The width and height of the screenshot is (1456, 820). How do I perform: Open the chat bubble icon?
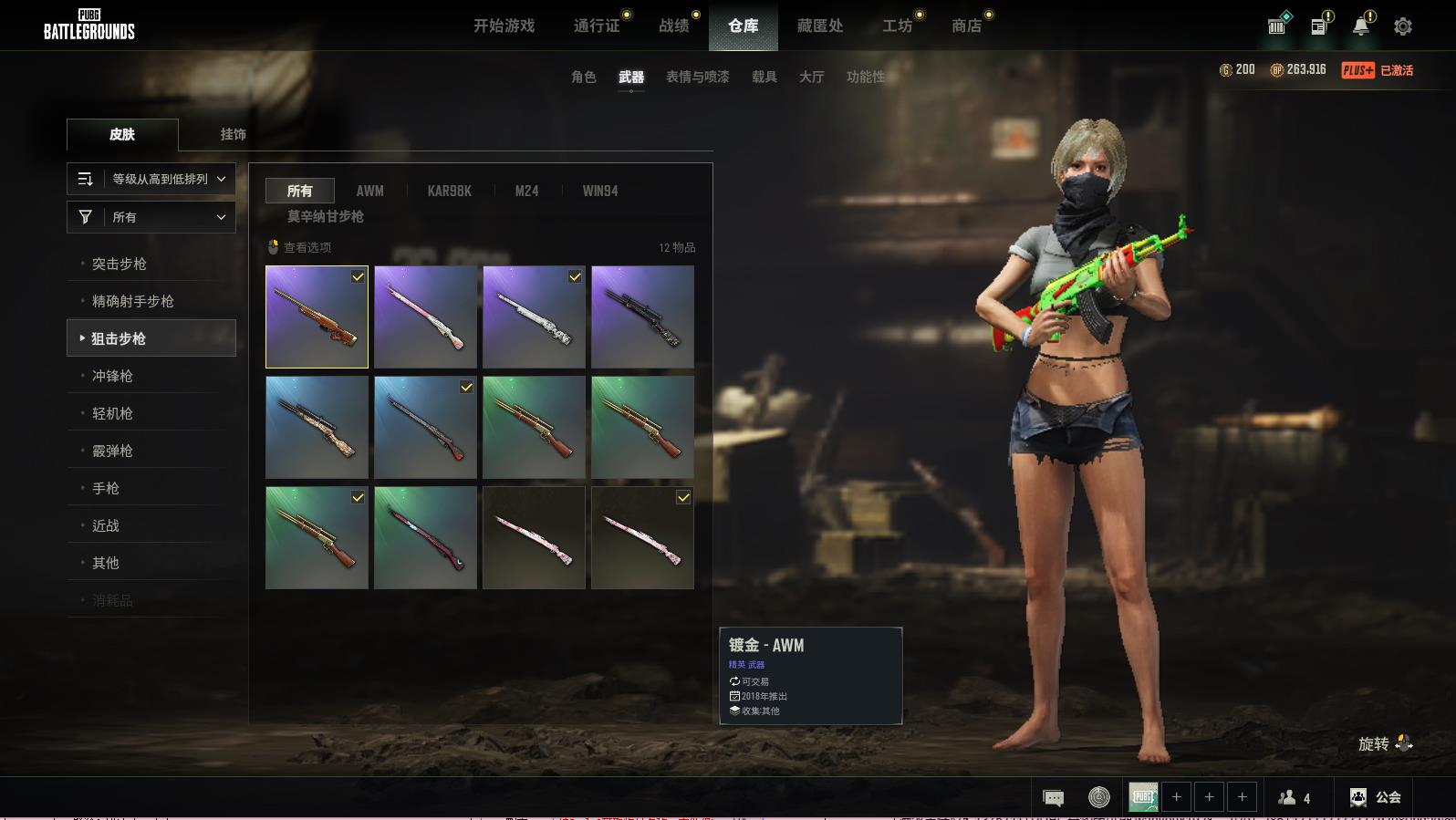(x=1053, y=797)
